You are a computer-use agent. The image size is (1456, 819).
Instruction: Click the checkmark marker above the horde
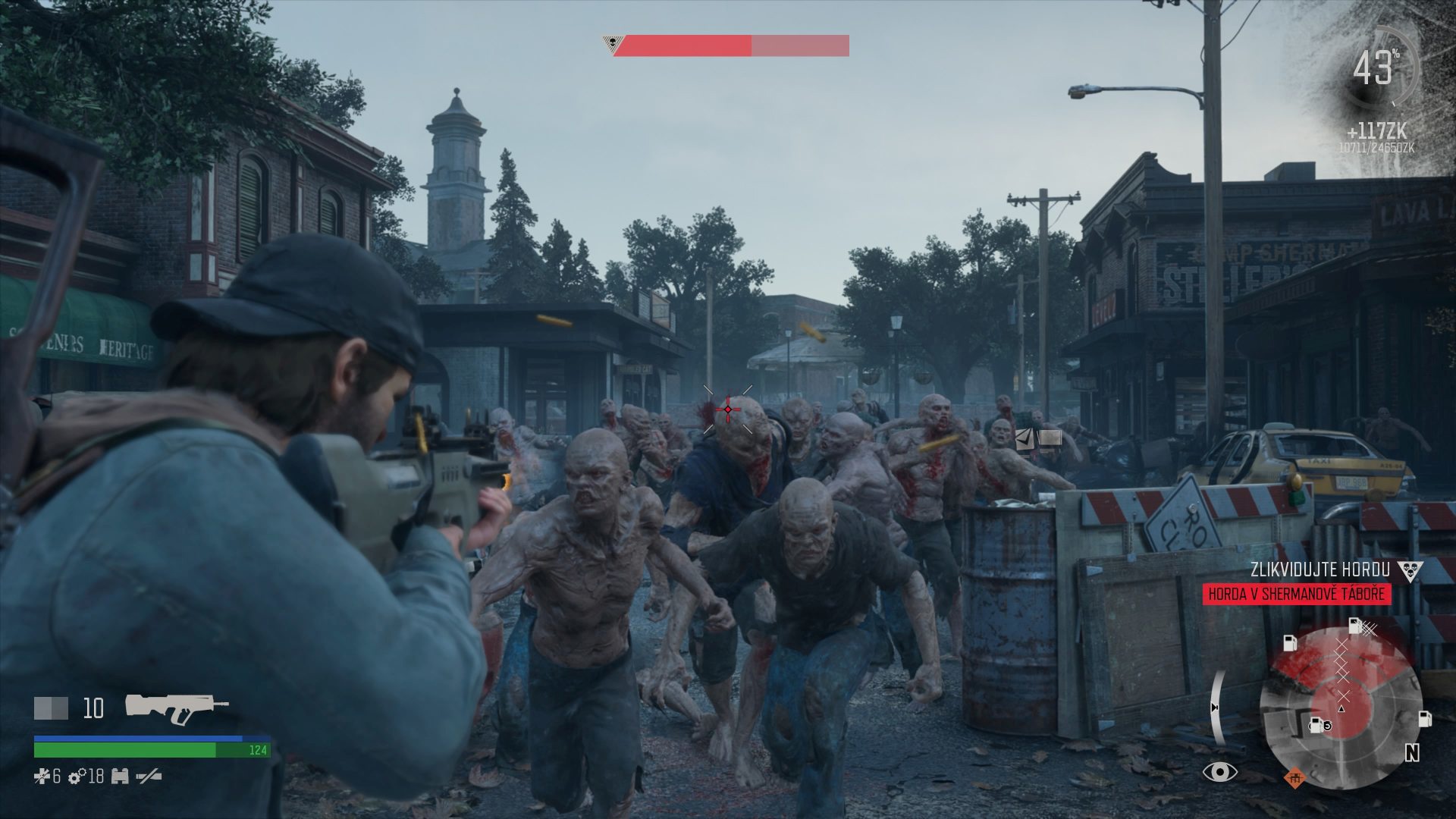pyautogui.click(x=1026, y=438)
